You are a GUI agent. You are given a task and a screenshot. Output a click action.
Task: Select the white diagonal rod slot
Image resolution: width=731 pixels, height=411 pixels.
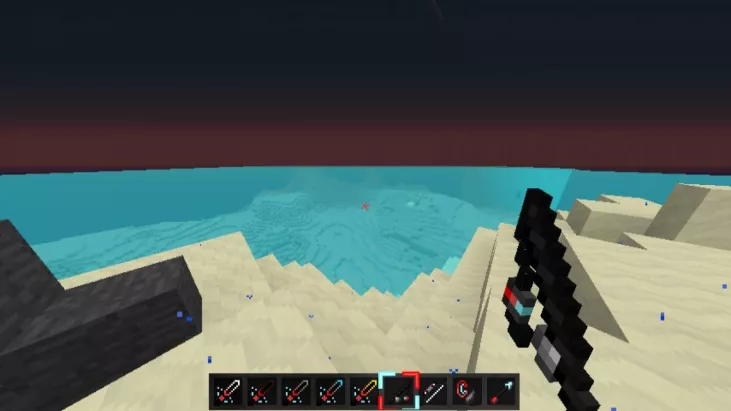432,391
